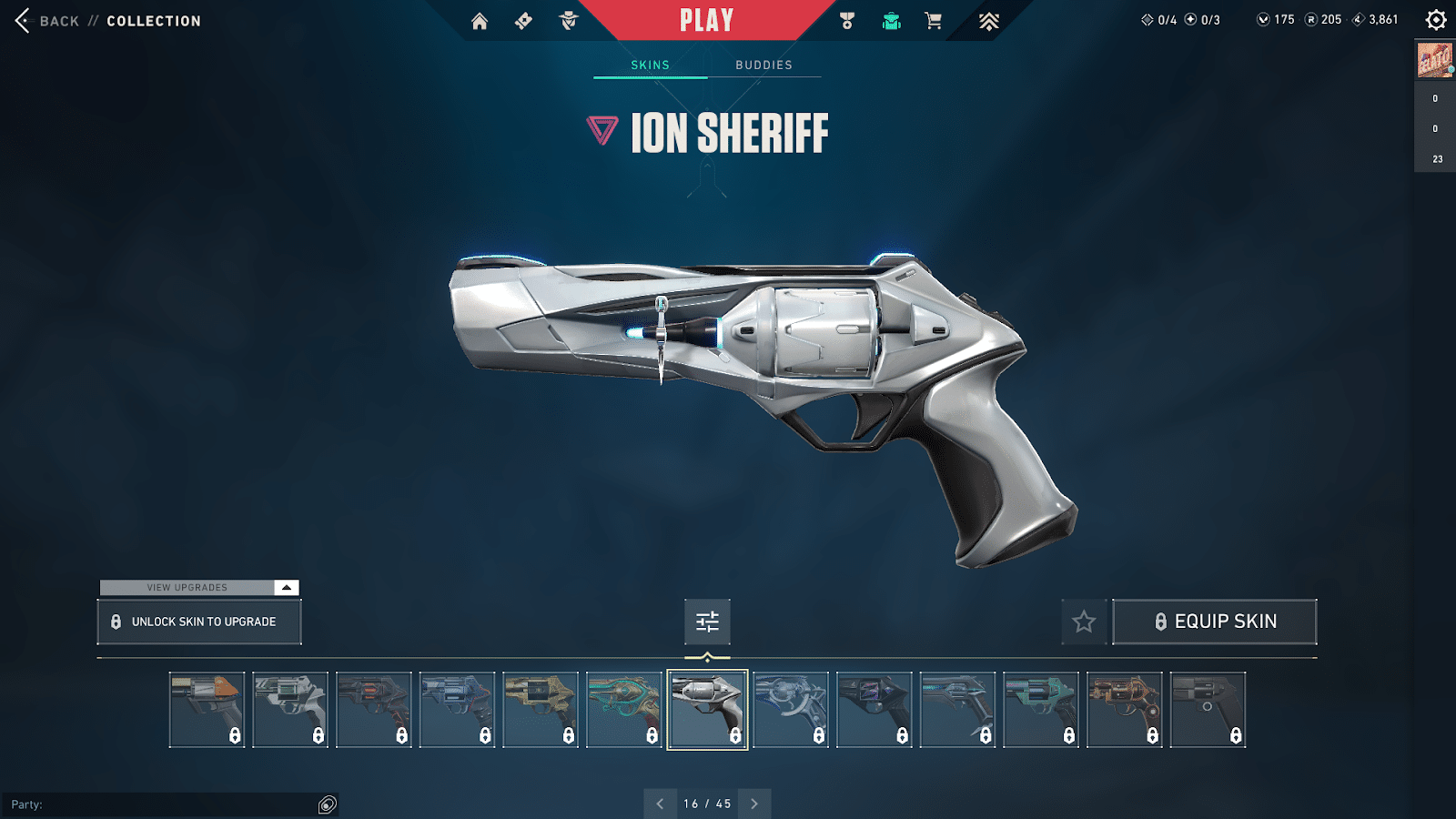This screenshot has height=819, width=1456.
Task: Open the Battlepass ticket icon
Action: [523, 19]
